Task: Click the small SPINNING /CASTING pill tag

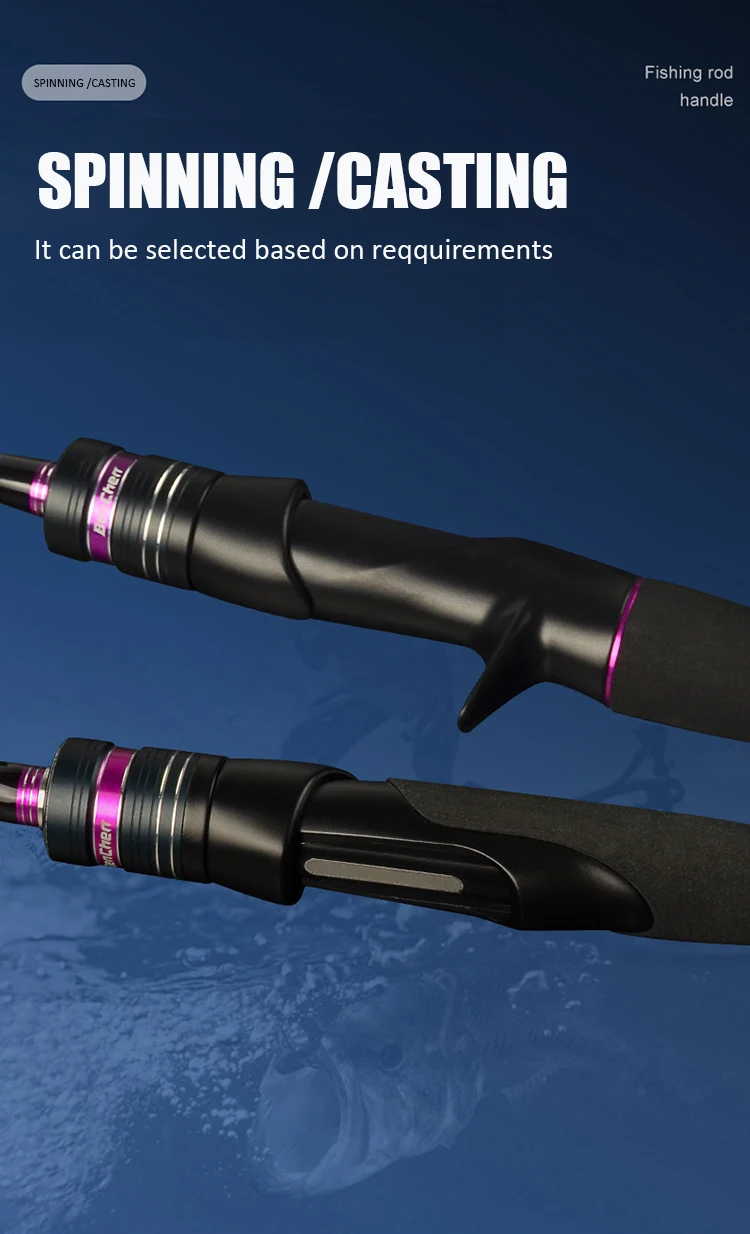Action: (x=84, y=83)
